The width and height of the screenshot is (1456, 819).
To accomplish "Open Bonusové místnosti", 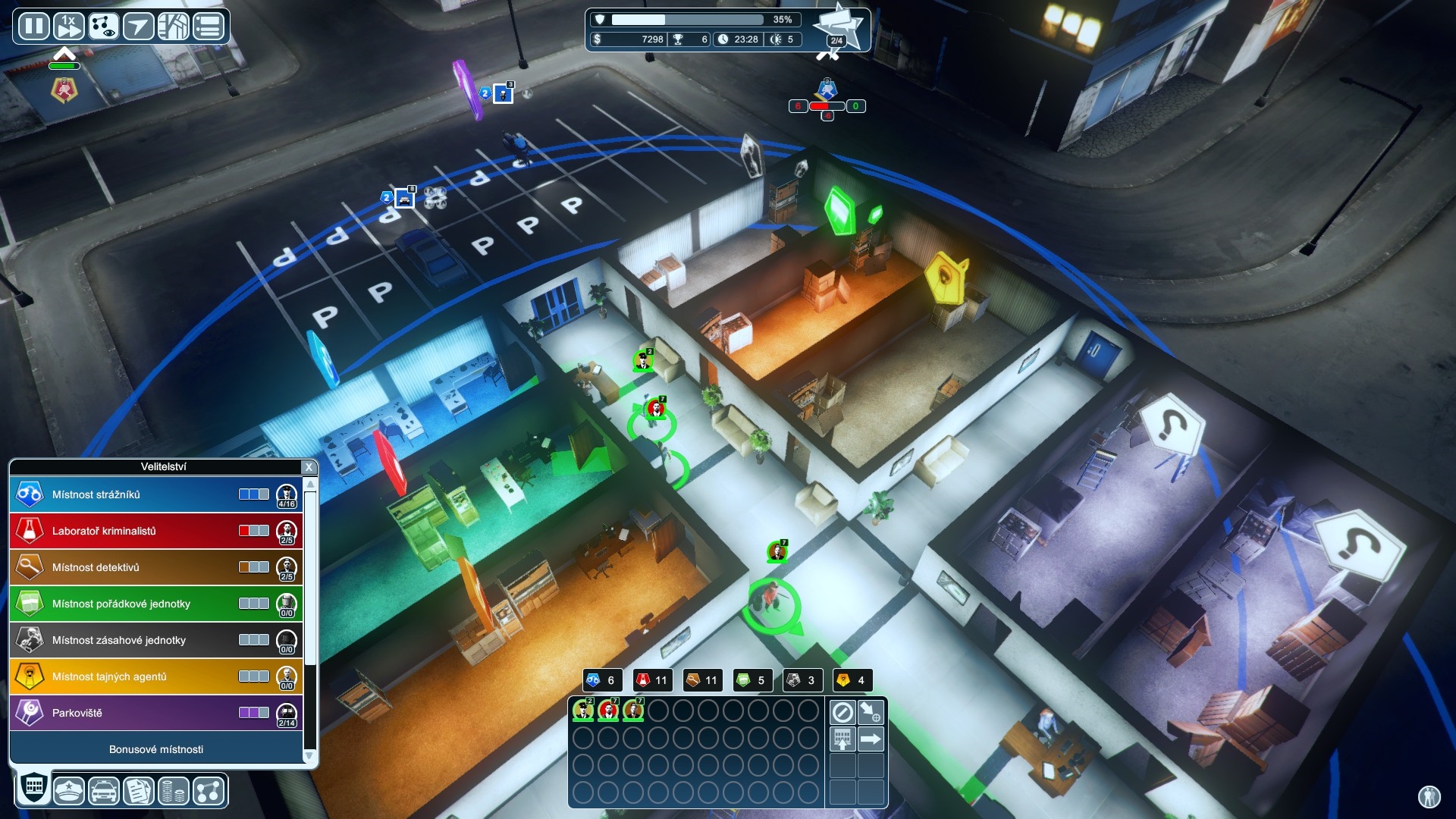I will click(155, 749).
